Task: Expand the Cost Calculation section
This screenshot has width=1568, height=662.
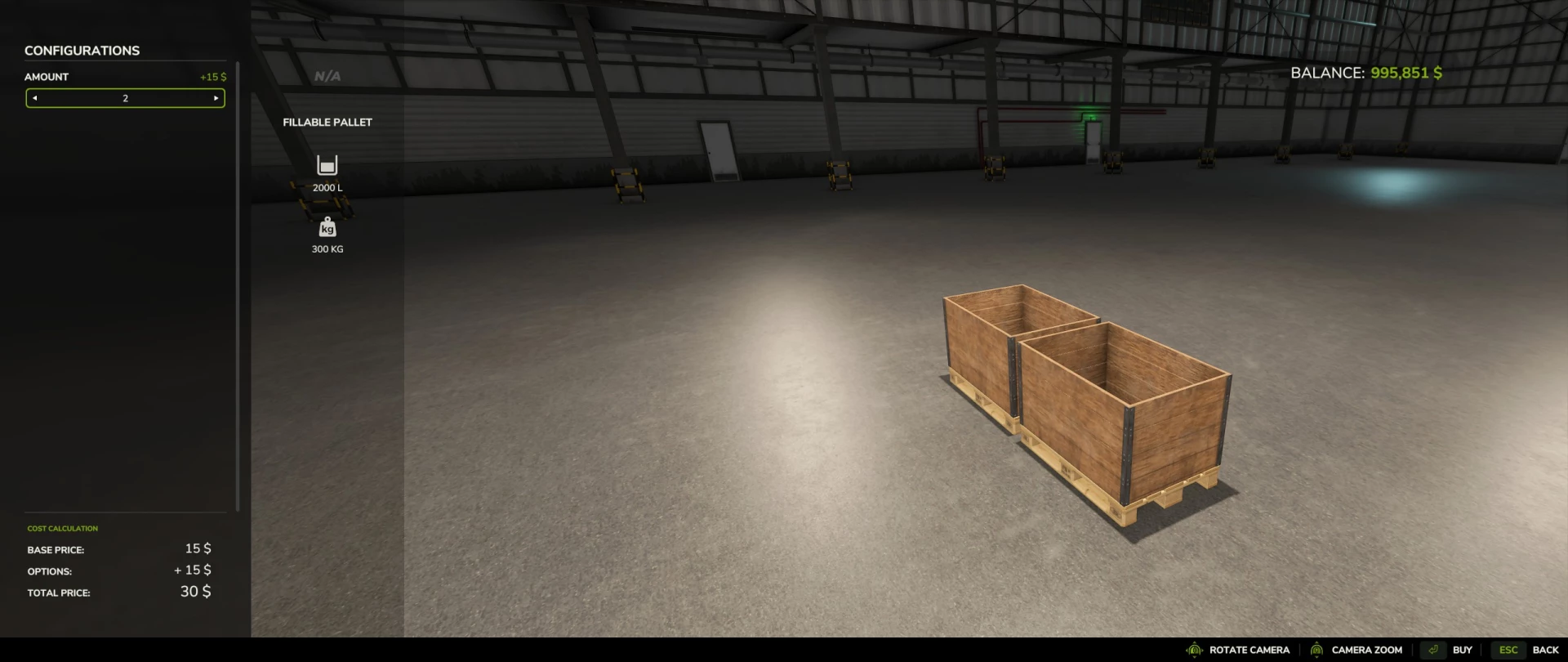Action: [63, 528]
